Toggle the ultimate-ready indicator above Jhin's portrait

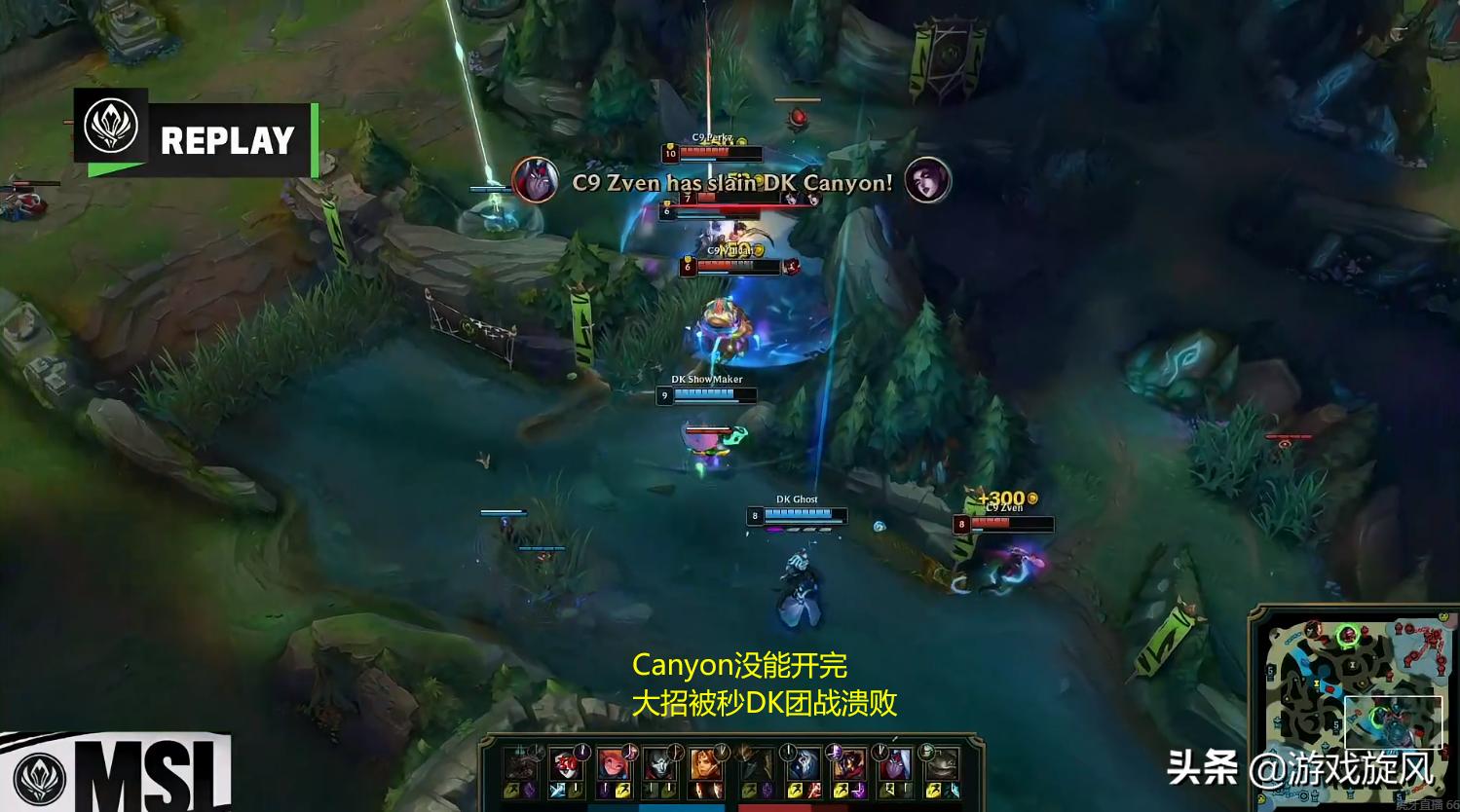tap(675, 752)
